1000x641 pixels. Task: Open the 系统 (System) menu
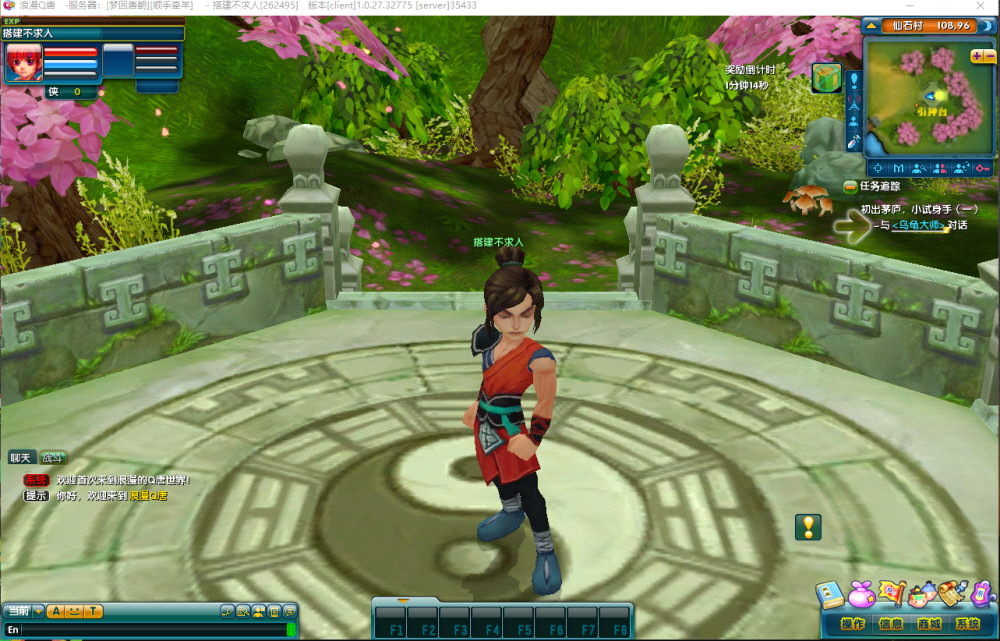[x=967, y=625]
